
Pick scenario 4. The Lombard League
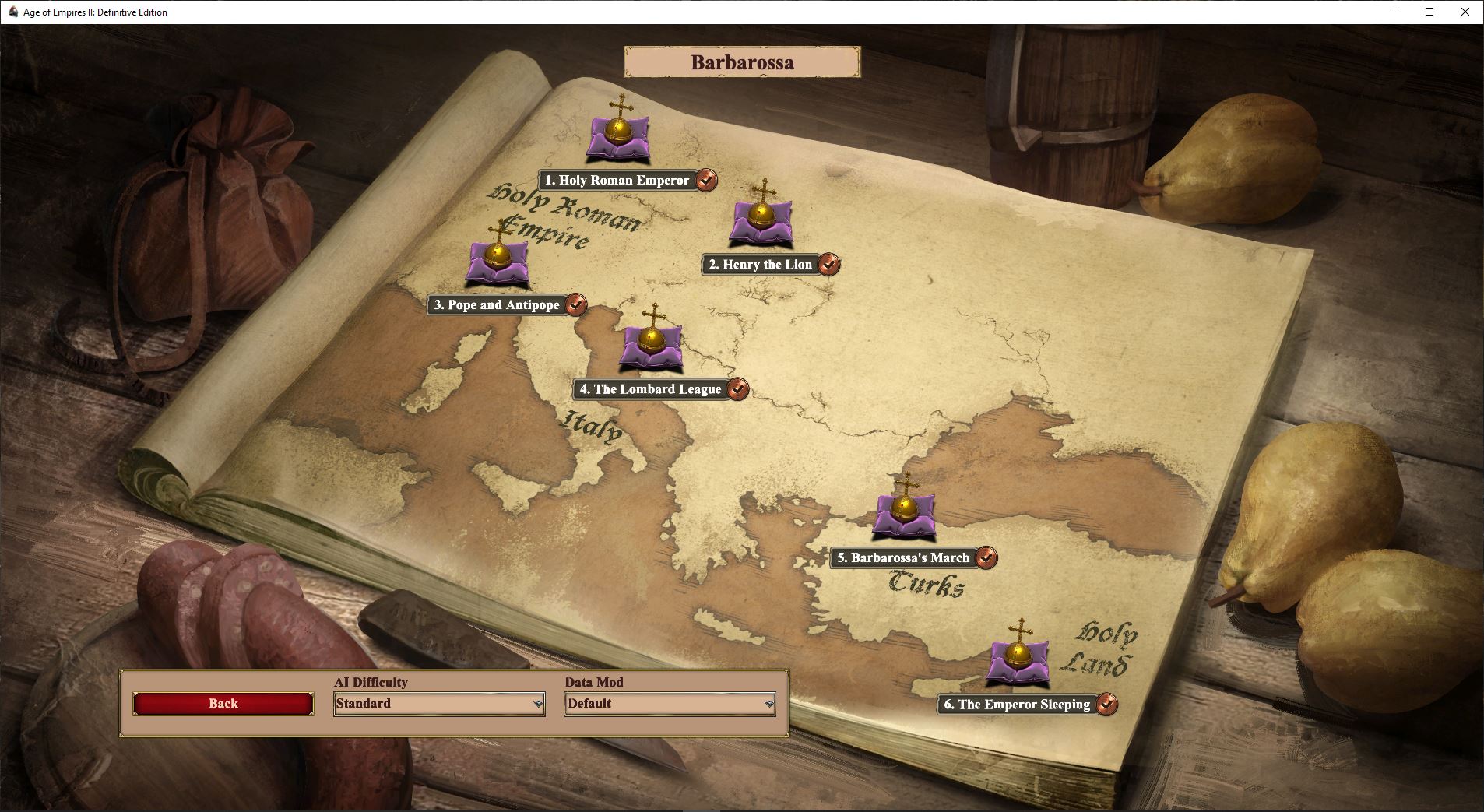tap(650, 389)
